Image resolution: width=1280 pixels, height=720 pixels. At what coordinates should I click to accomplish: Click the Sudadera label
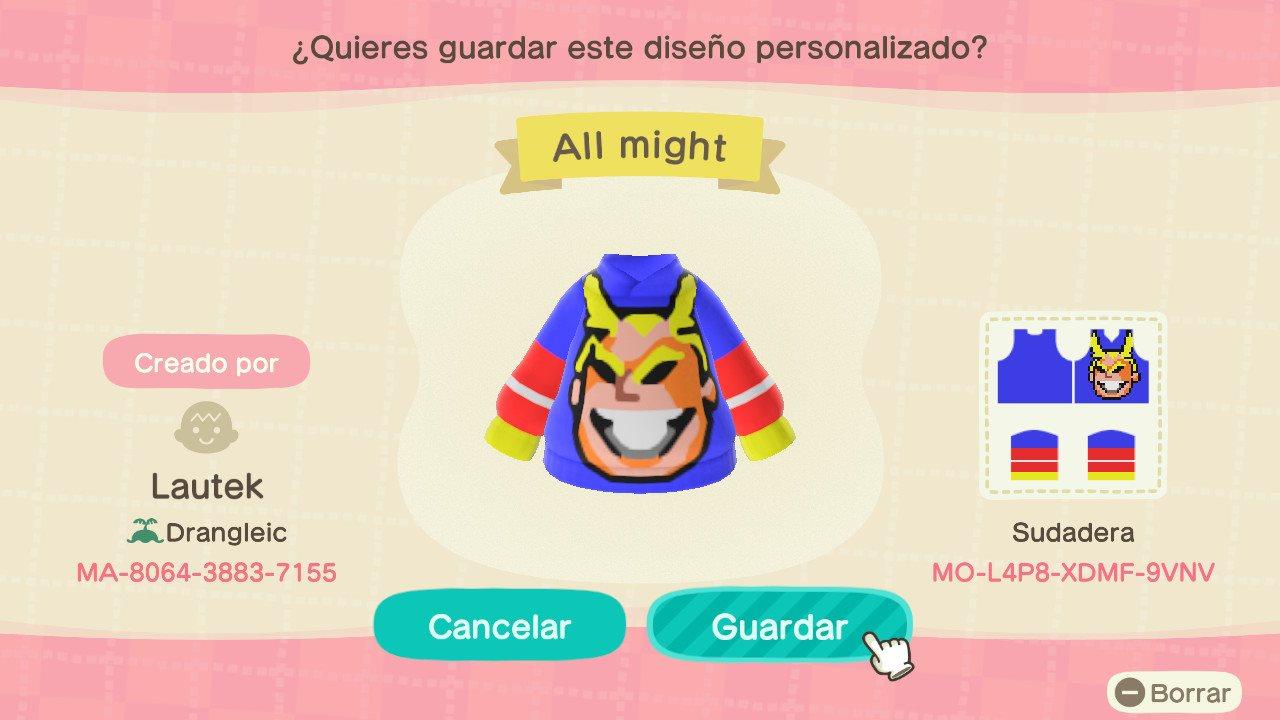coord(1075,533)
